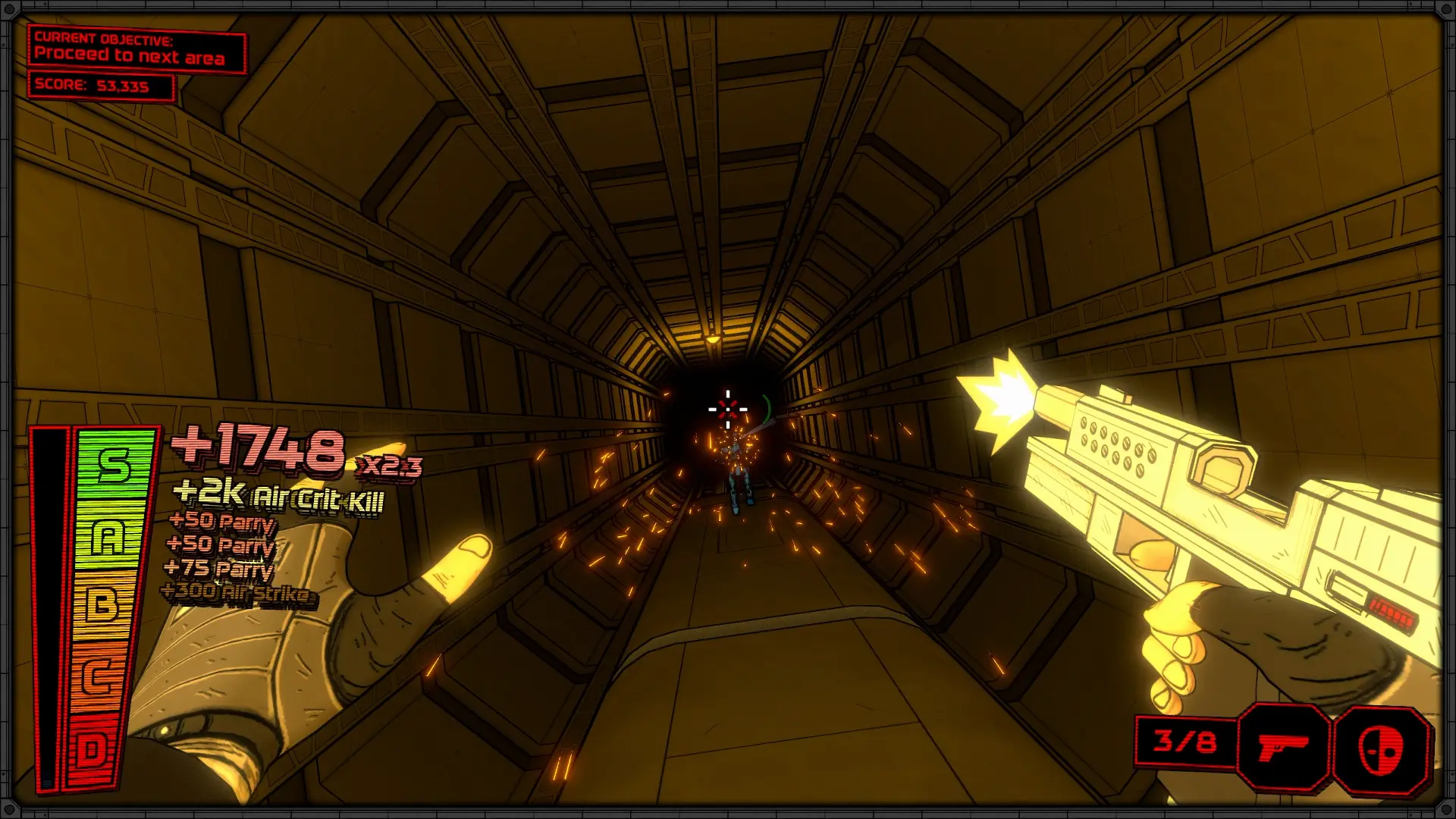This screenshot has width=1456, height=819.
Task: Toggle the Current Objective display box
Action: (x=136, y=48)
